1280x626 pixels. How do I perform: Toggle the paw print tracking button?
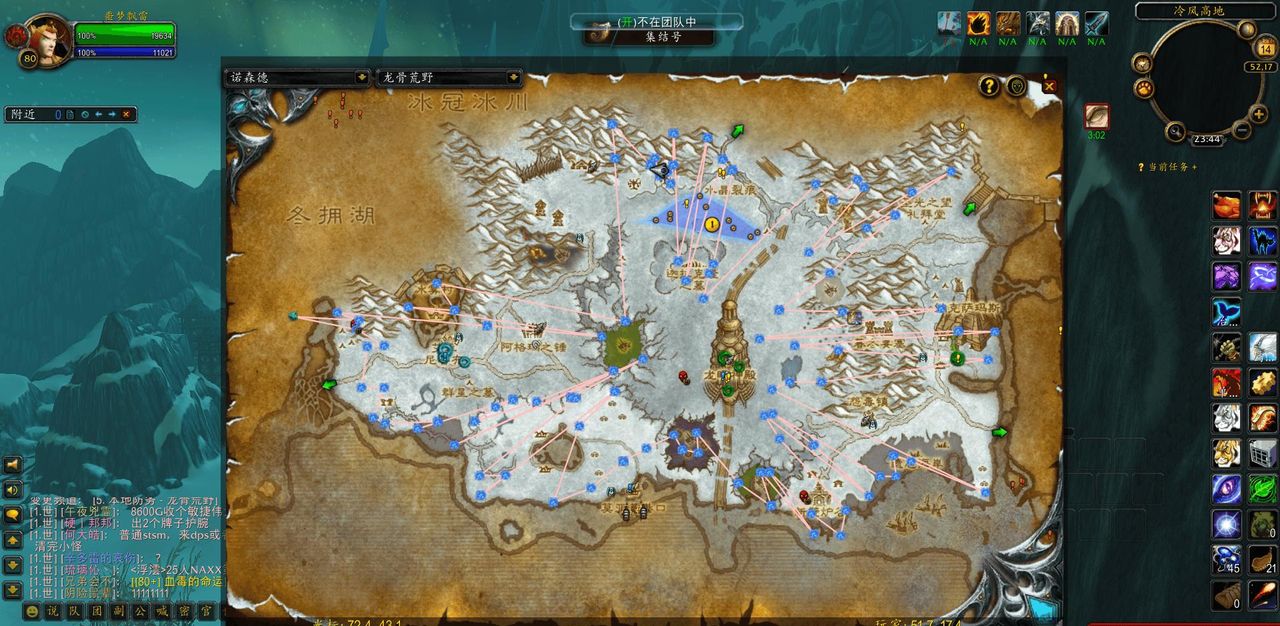pyautogui.click(x=1144, y=87)
